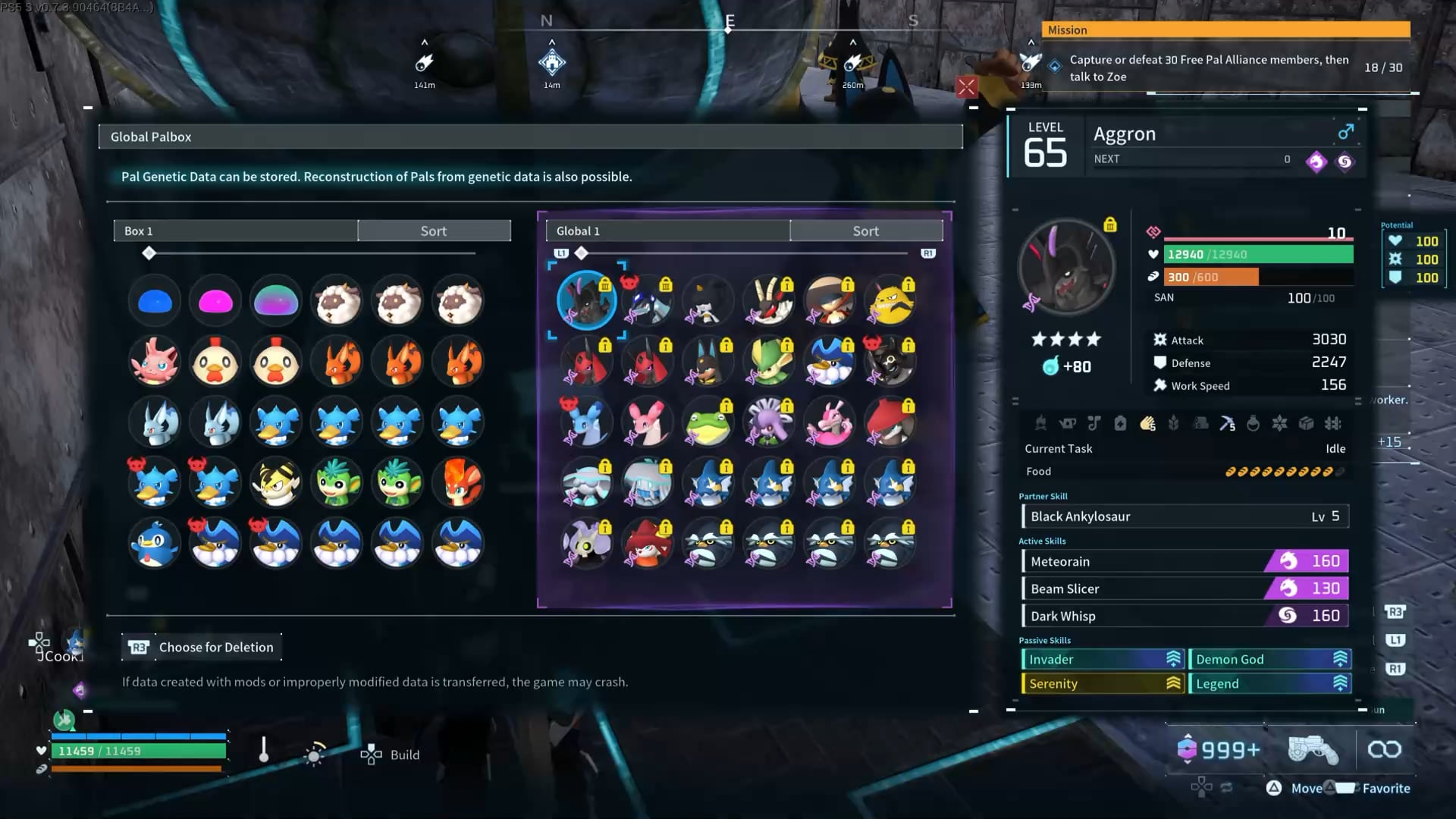
Task: Select the yellow-black striped bee Pal
Action: (x=276, y=483)
